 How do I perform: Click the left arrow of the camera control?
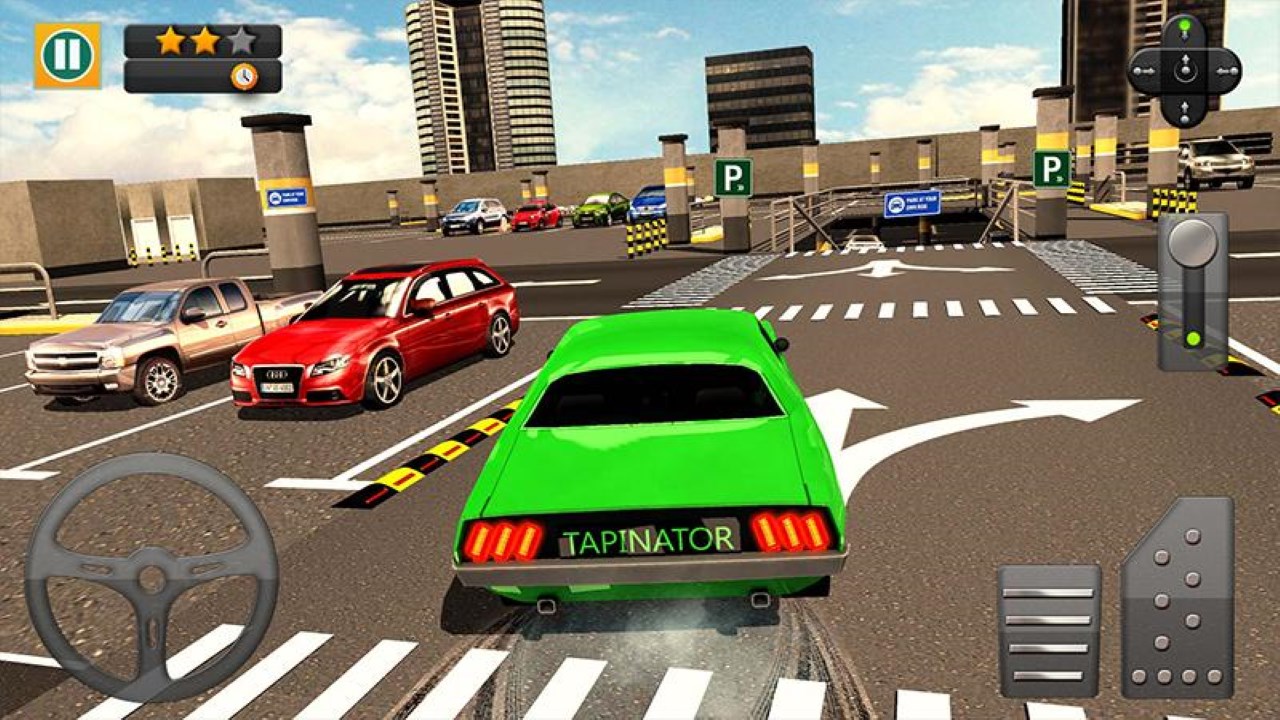pyautogui.click(x=1144, y=69)
